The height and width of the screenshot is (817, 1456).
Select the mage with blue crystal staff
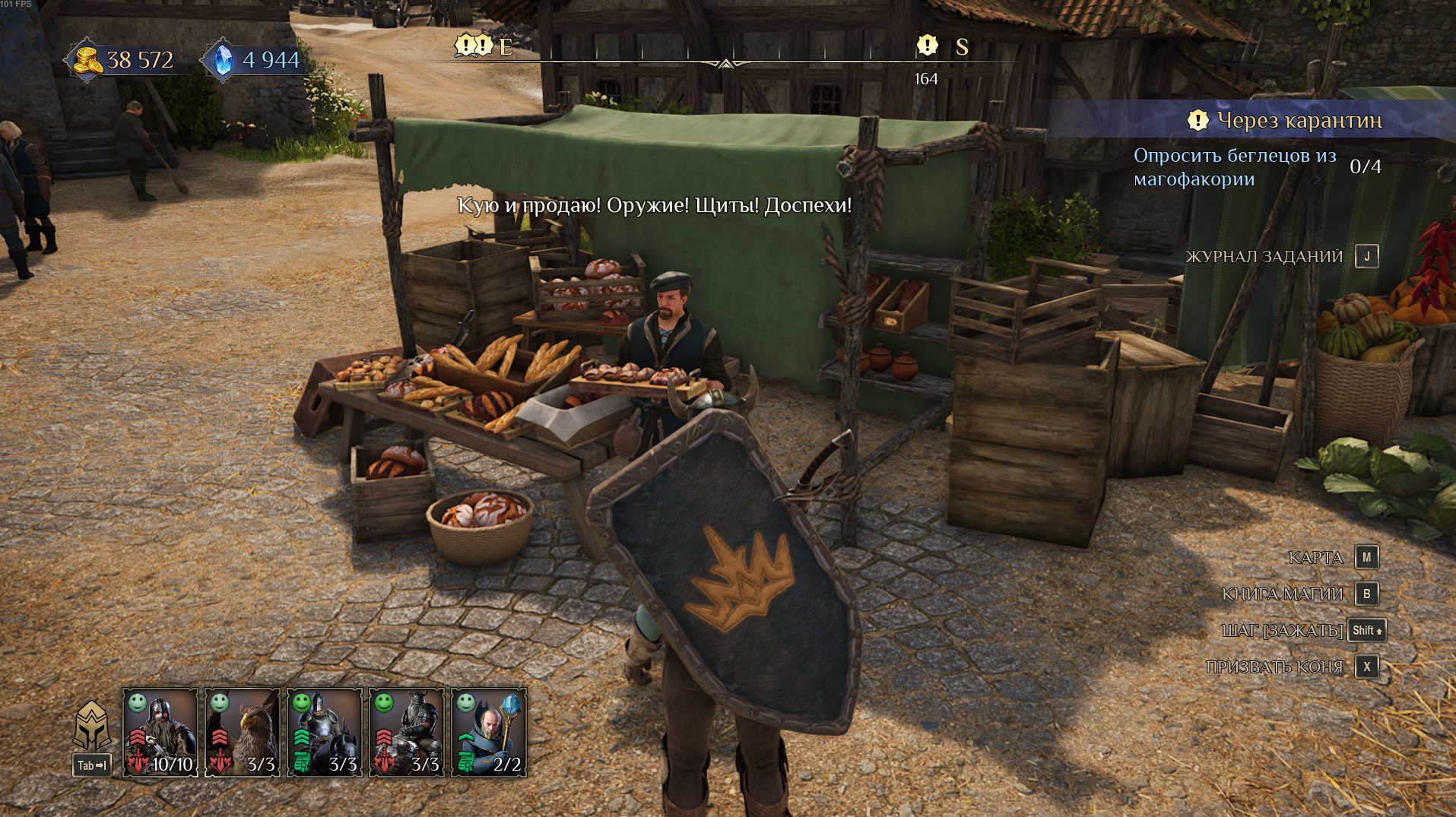coord(489,732)
